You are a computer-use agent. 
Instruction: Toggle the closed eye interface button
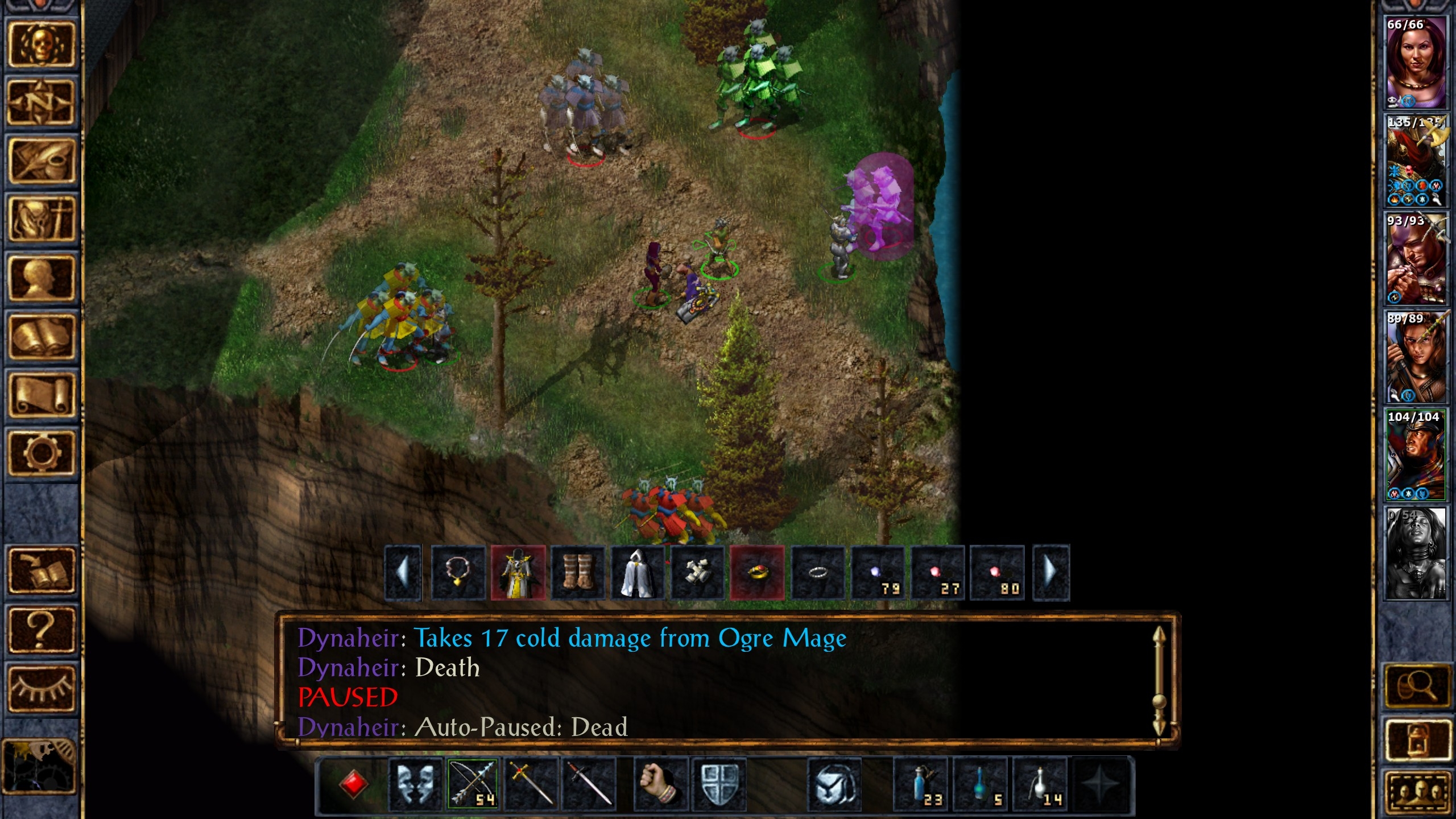(x=41, y=688)
